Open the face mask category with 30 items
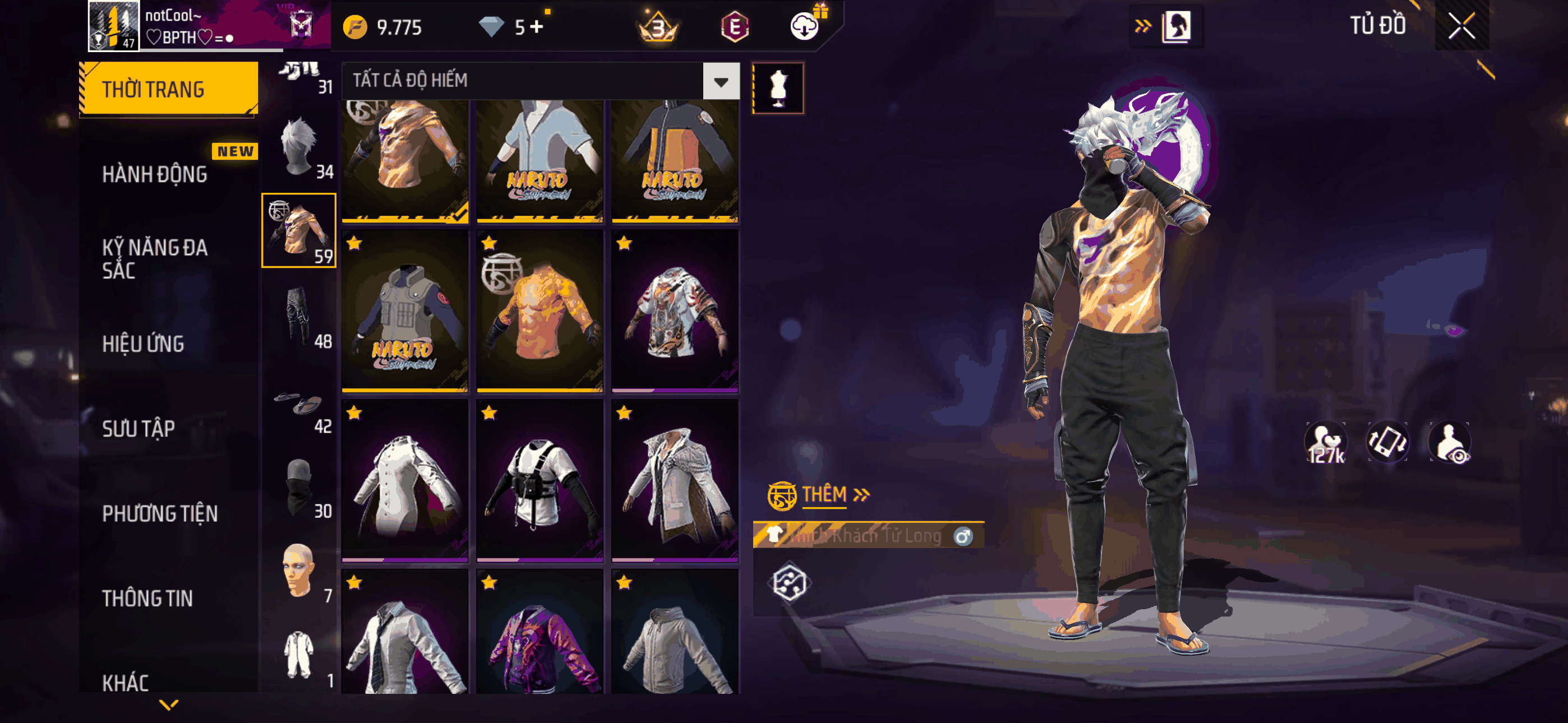Image resolution: width=1568 pixels, height=723 pixels. [x=299, y=488]
